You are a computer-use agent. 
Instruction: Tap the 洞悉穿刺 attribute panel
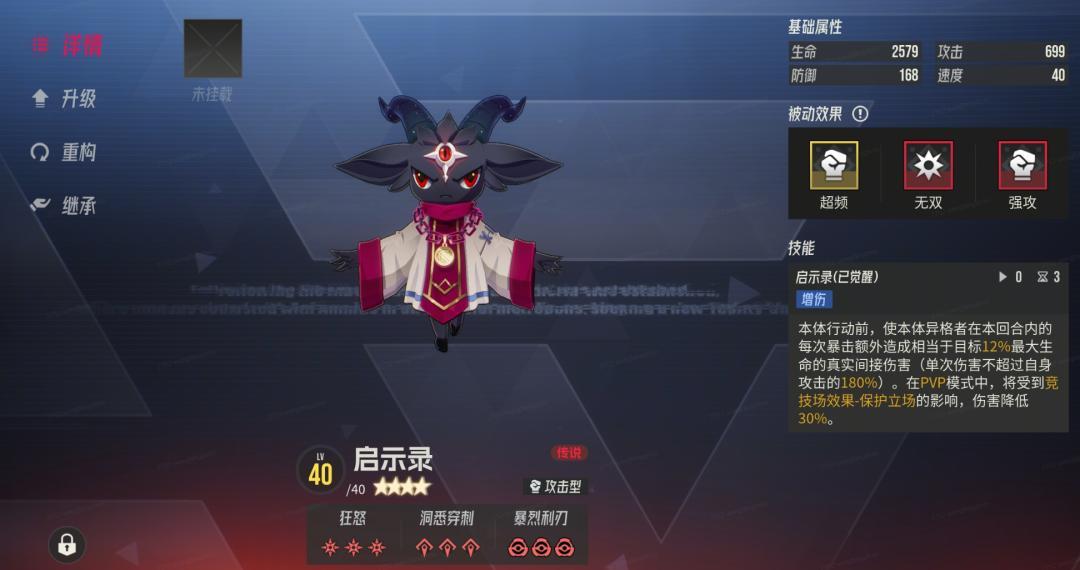click(446, 535)
